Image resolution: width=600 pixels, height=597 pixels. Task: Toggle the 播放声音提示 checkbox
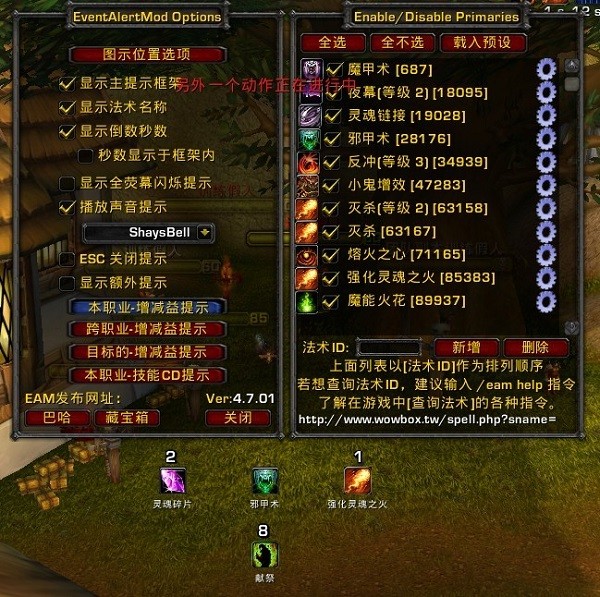67,208
